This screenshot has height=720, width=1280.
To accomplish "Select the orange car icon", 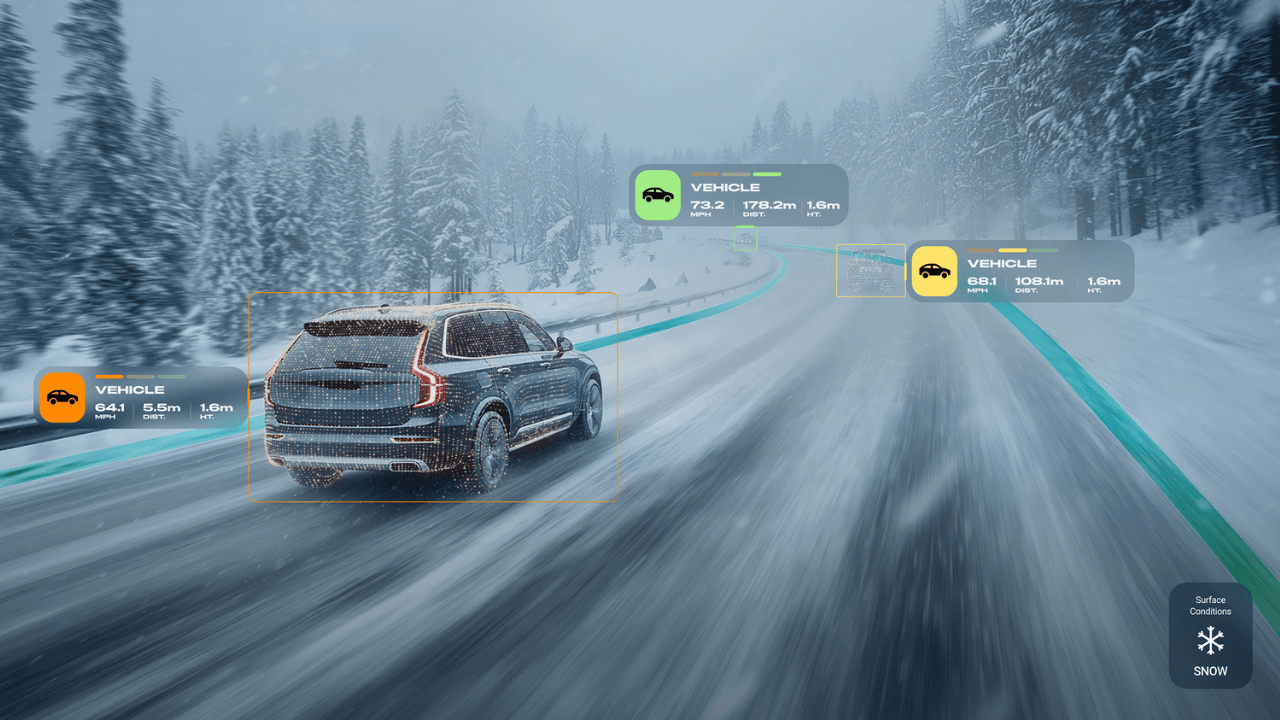I will tap(62, 397).
